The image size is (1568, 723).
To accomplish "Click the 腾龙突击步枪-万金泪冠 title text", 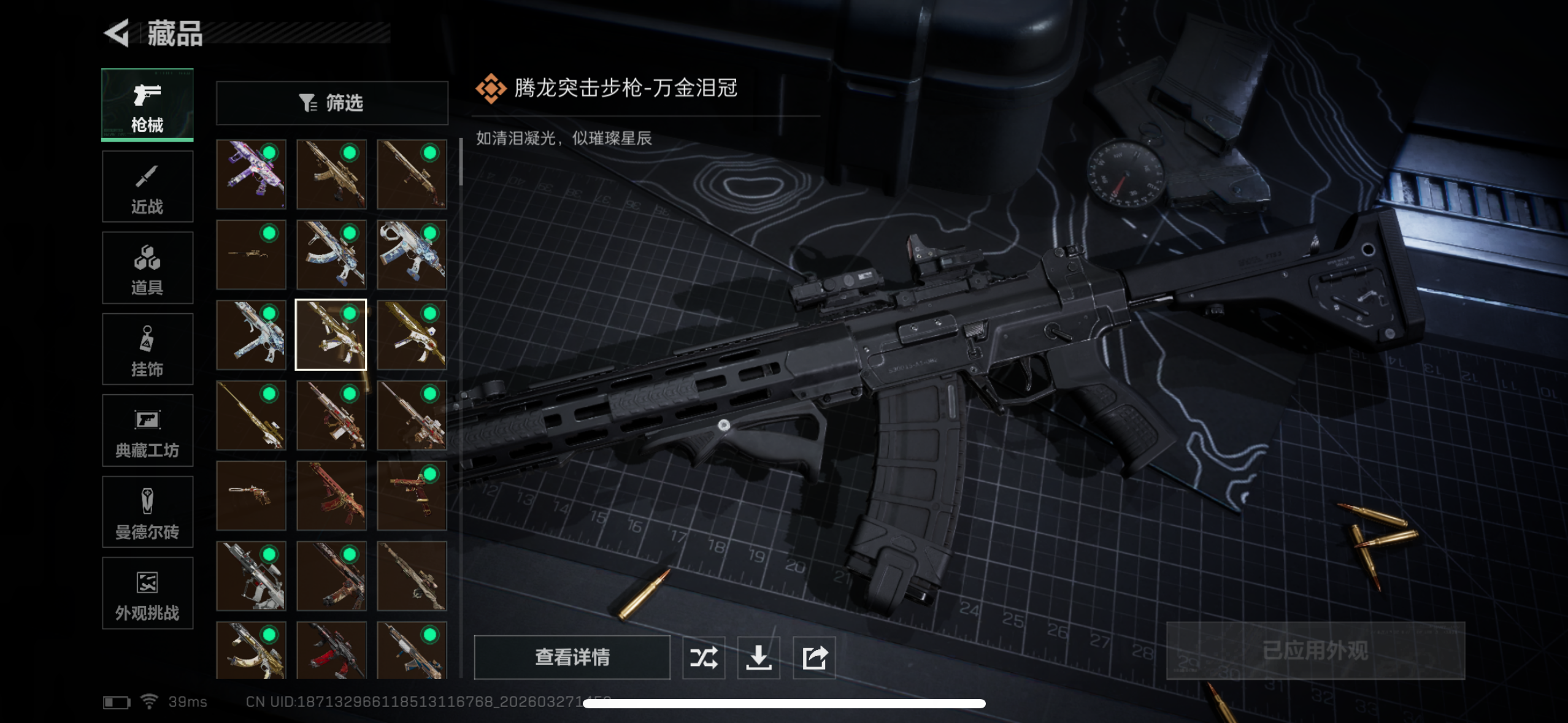I will pos(626,89).
